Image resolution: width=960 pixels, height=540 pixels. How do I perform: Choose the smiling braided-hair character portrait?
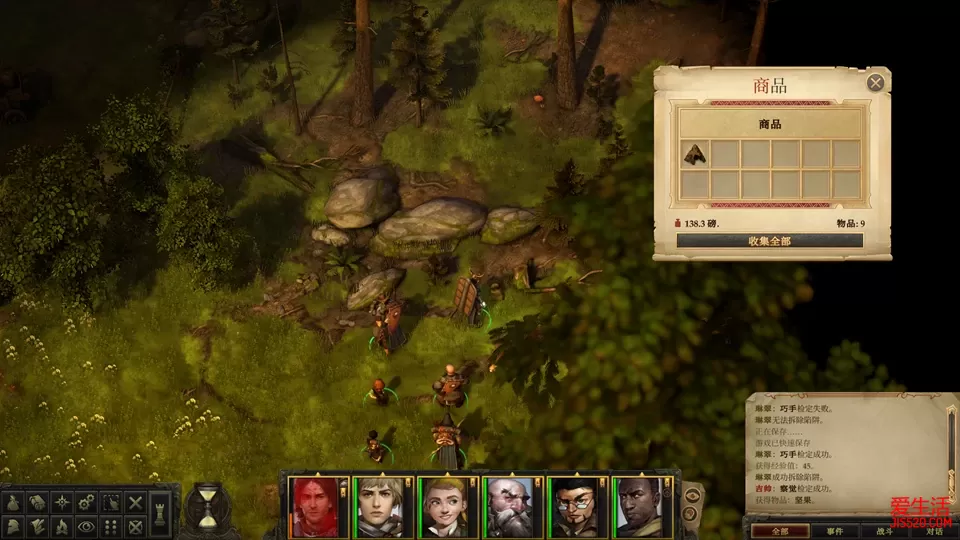click(449, 505)
